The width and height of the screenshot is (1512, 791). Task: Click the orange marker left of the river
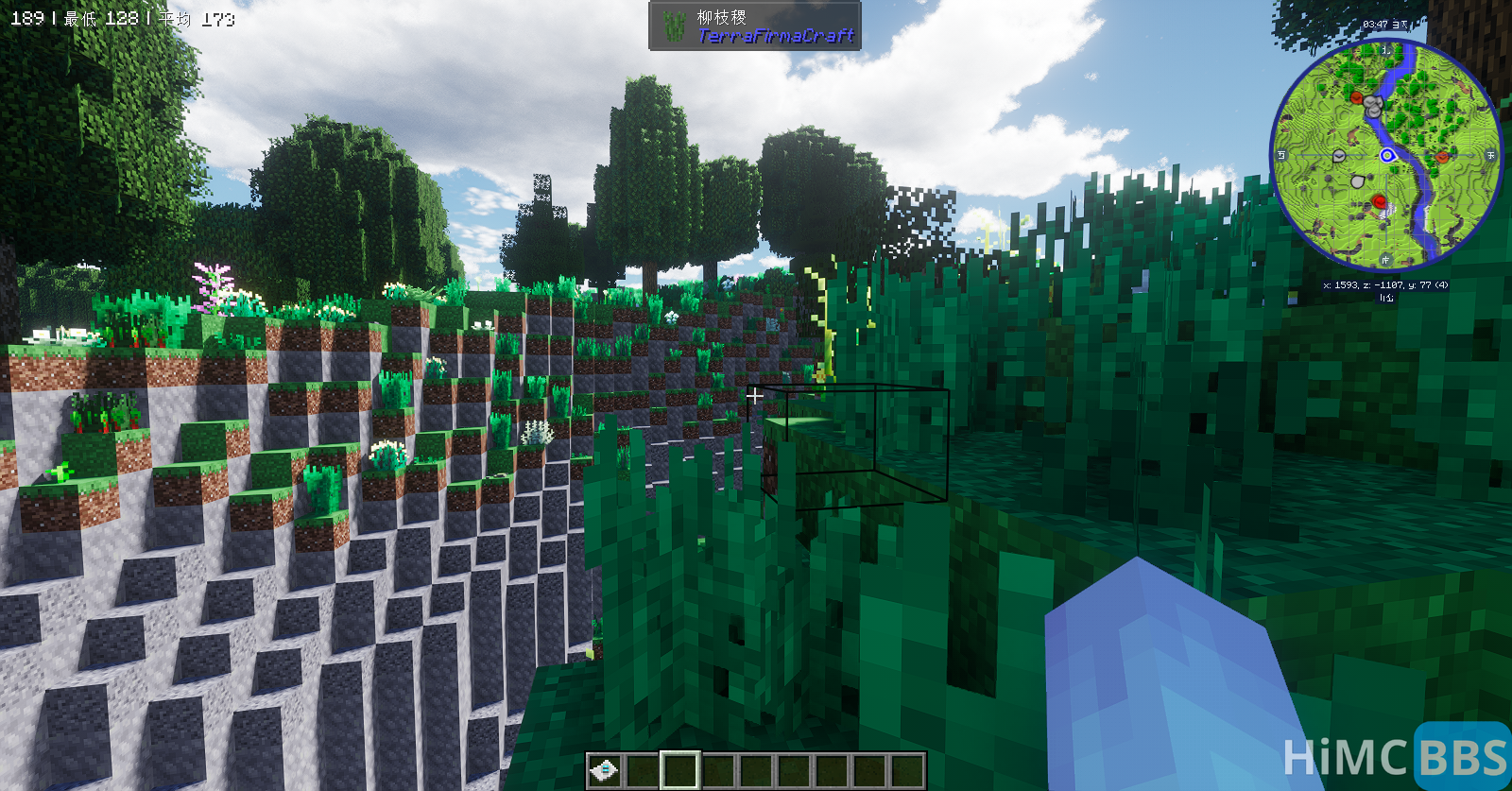click(x=1355, y=98)
